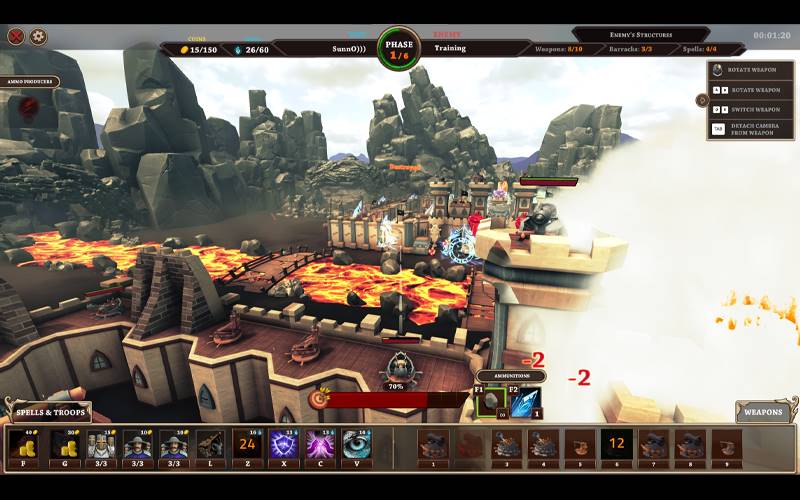Select the cooldown spell slot labeled Z
This screenshot has height=500, width=800.
coord(247,445)
